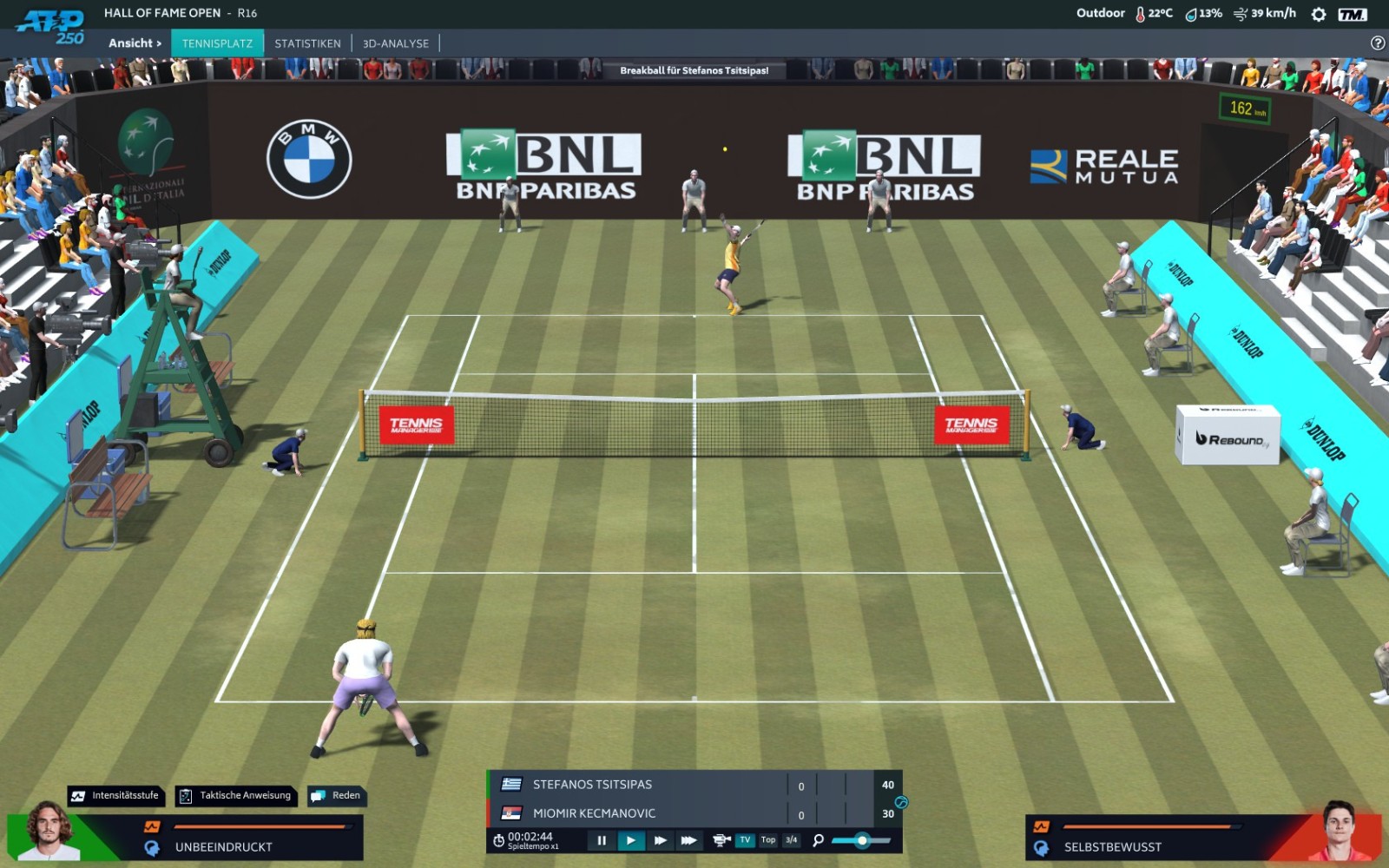Open the 3D-Analyse tab

pos(395,43)
